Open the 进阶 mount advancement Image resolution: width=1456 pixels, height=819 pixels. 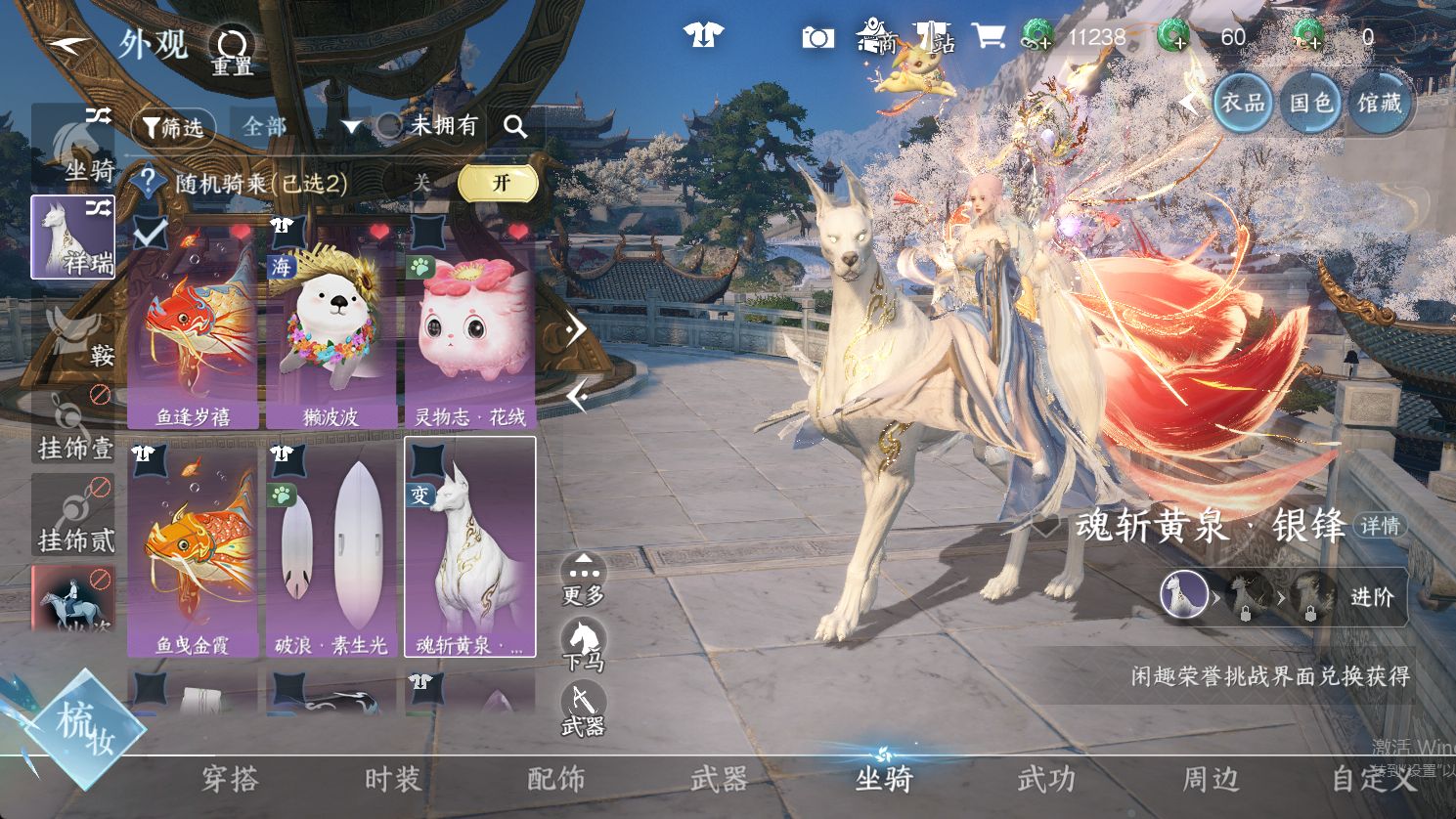1371,596
